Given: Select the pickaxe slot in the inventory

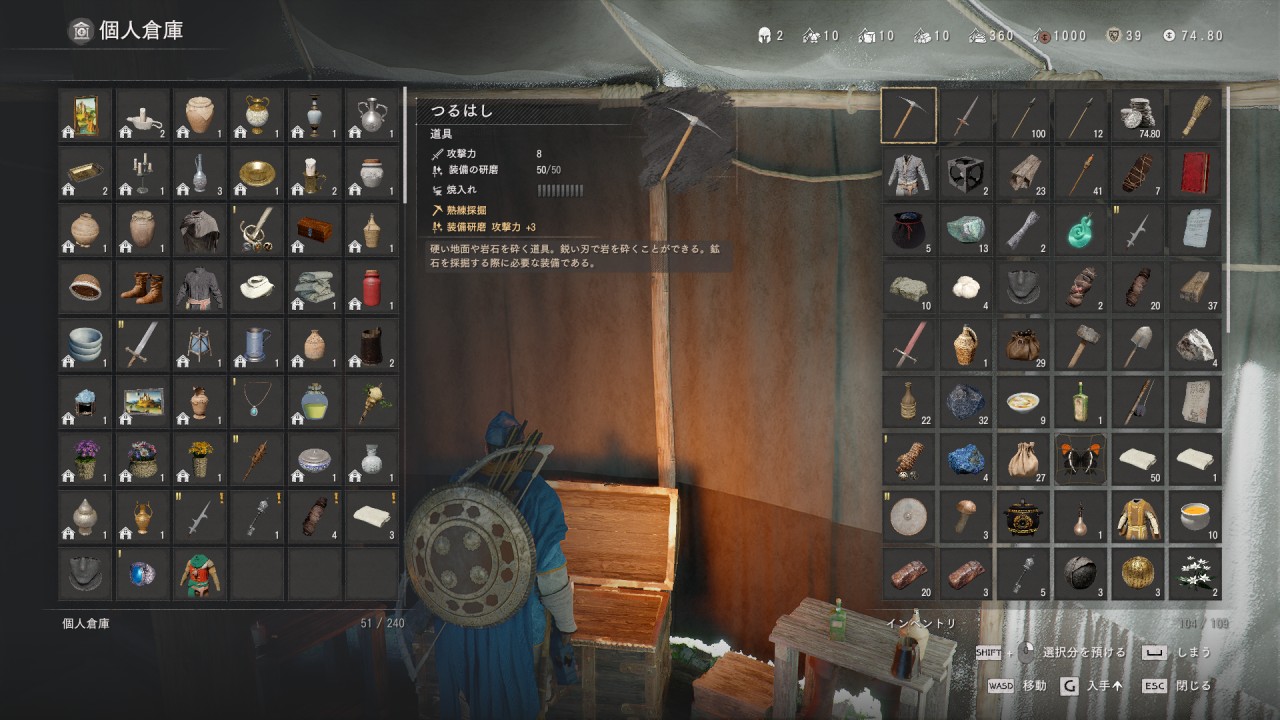Looking at the screenshot, I should coord(908,116).
